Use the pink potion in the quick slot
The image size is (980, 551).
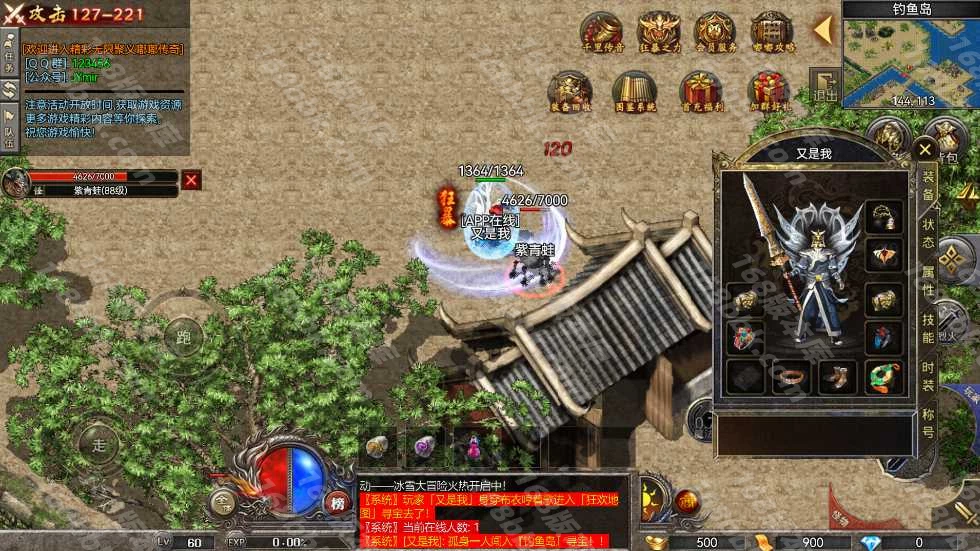click(x=424, y=446)
